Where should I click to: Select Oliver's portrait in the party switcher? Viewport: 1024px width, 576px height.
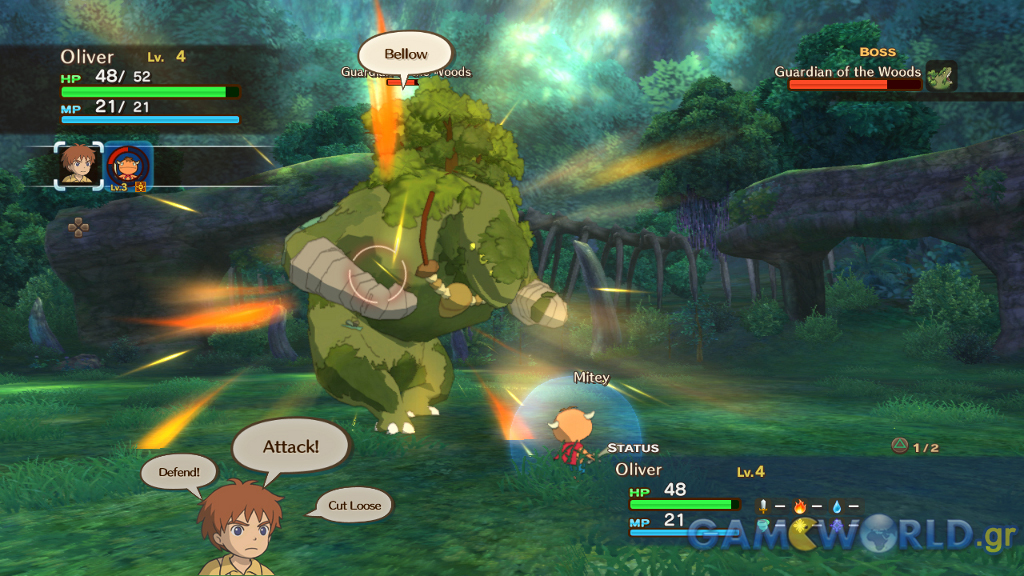[x=78, y=164]
